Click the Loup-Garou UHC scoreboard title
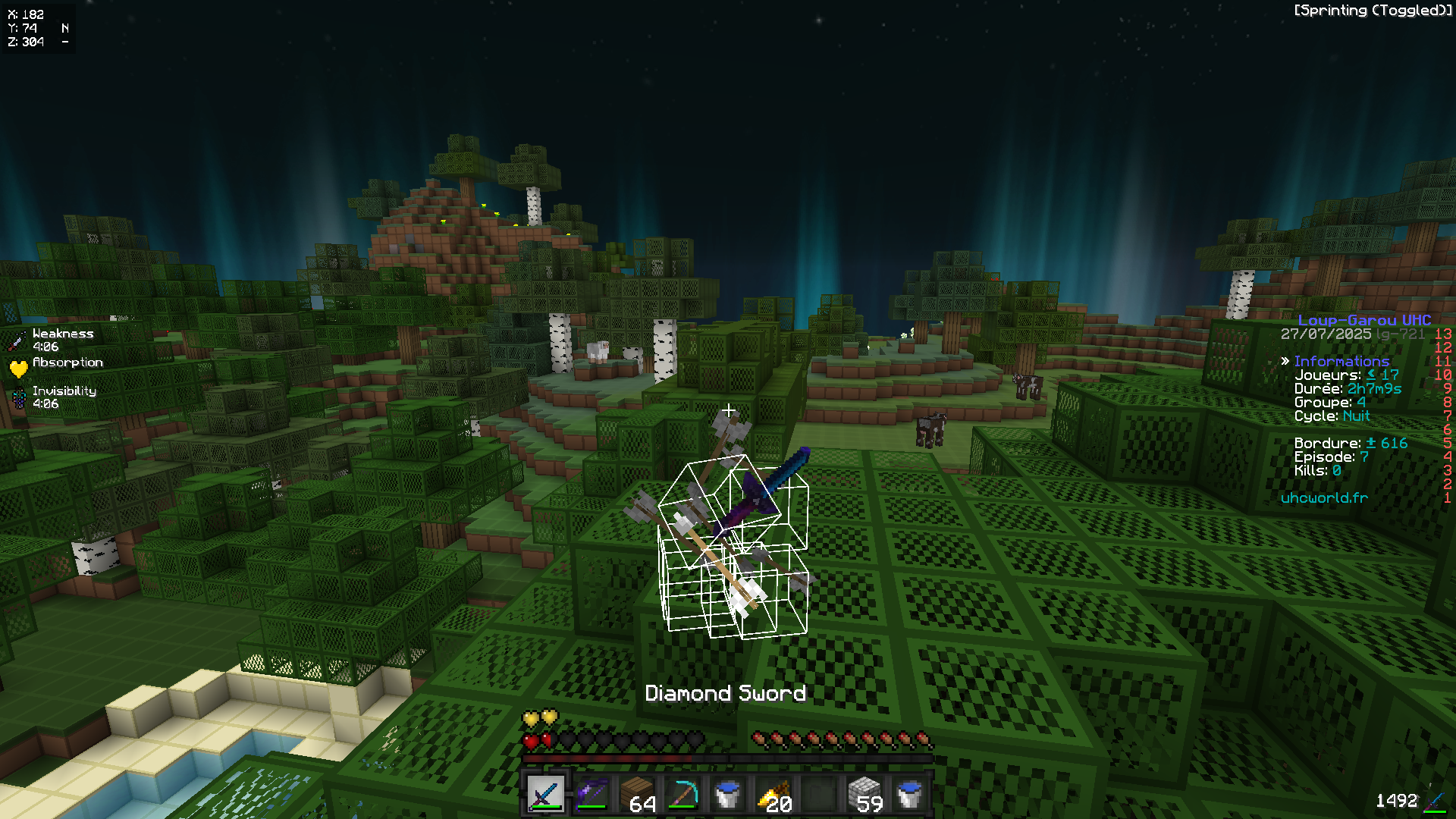Viewport: 1456px width, 819px height. coord(1365,320)
